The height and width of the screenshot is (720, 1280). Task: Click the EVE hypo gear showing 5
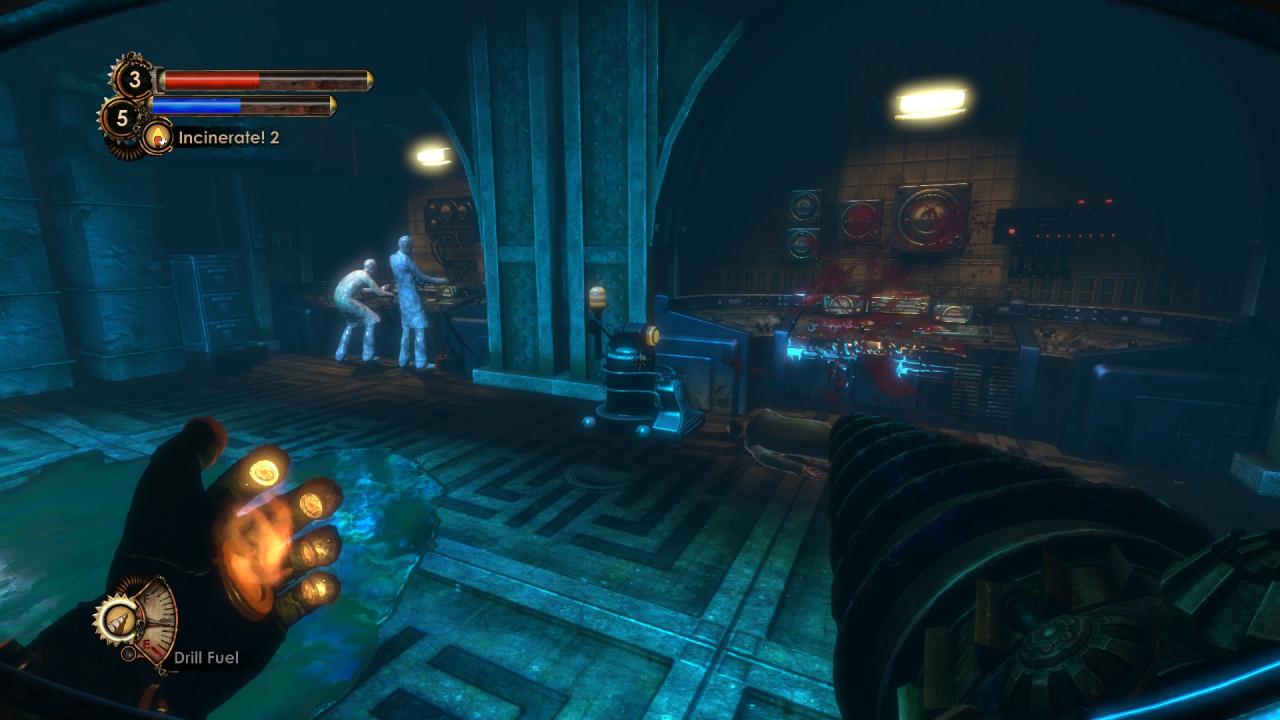(x=122, y=119)
